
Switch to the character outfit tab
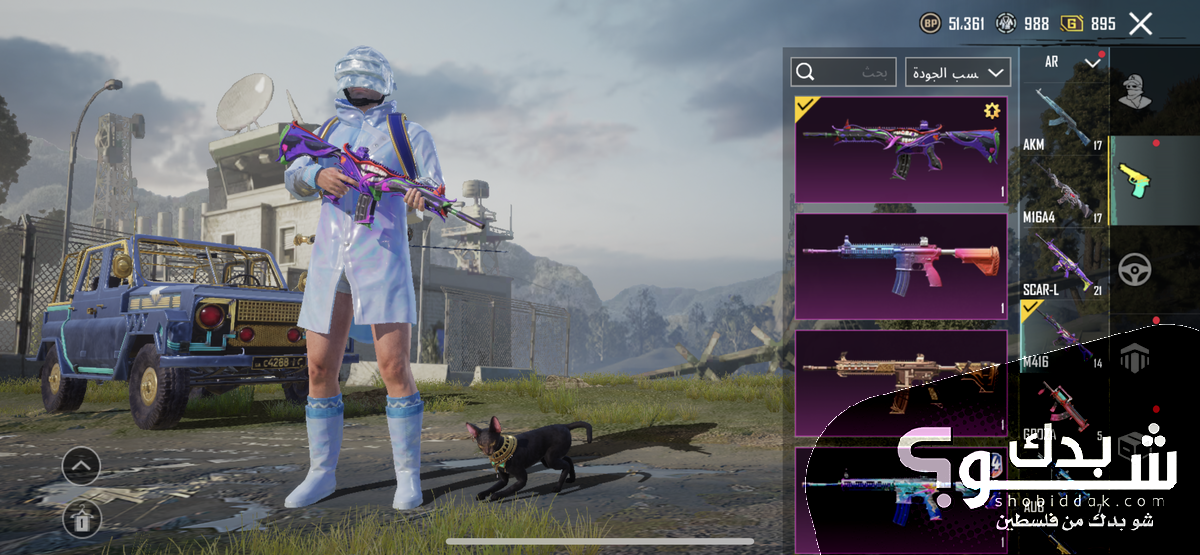point(1135,93)
